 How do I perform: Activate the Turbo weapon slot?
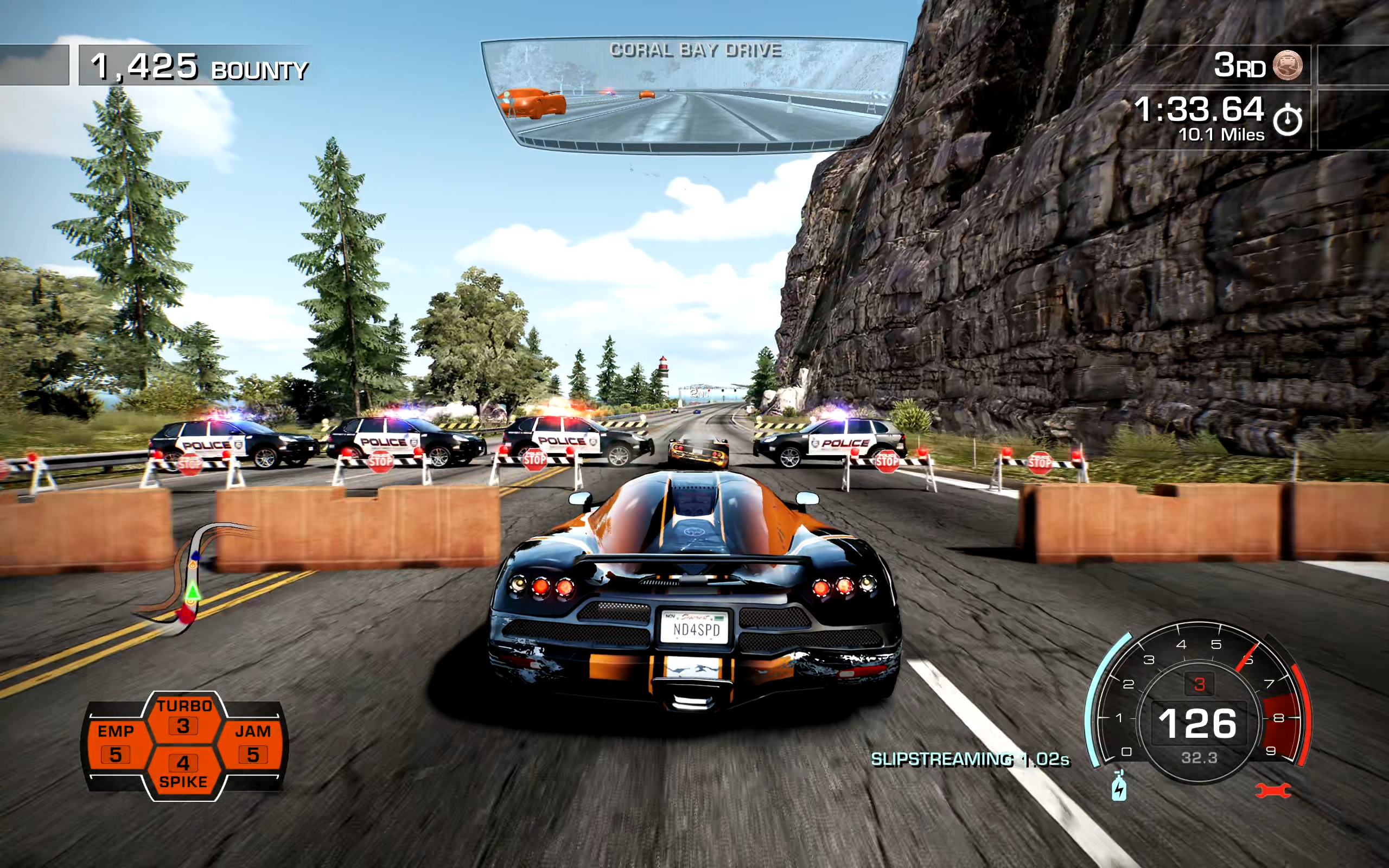point(184,717)
